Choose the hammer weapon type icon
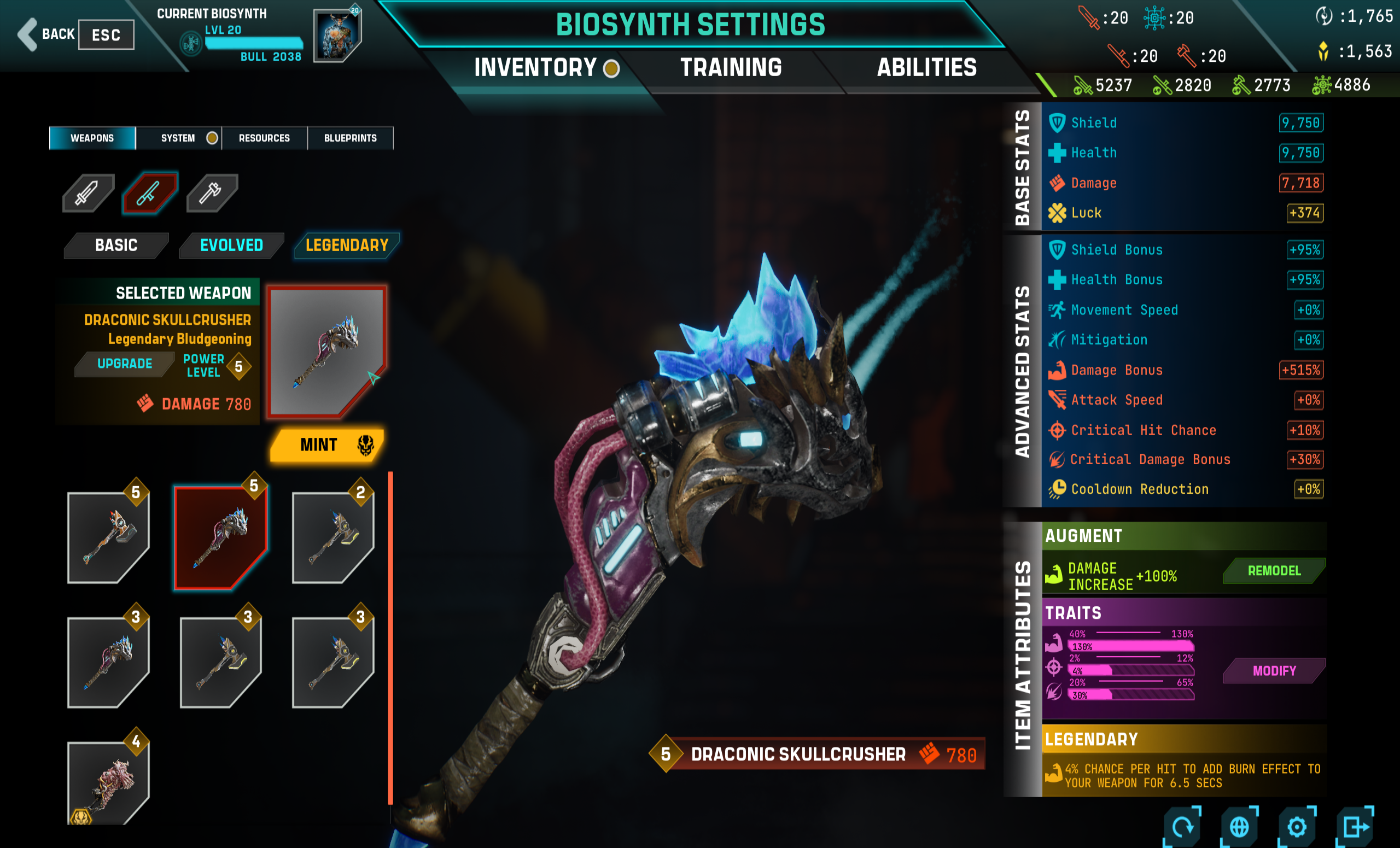This screenshot has height=848, width=1400. (211, 193)
